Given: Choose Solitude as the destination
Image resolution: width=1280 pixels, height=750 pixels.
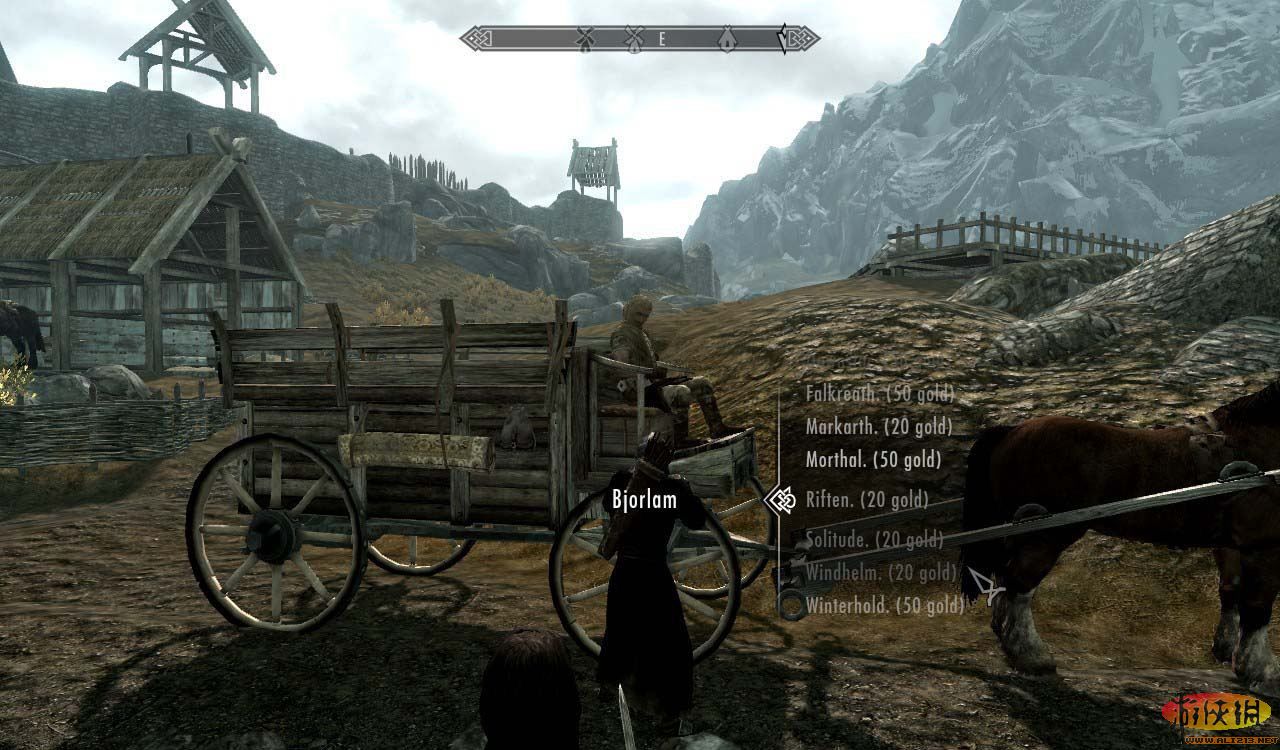Looking at the screenshot, I should pyautogui.click(x=874, y=540).
